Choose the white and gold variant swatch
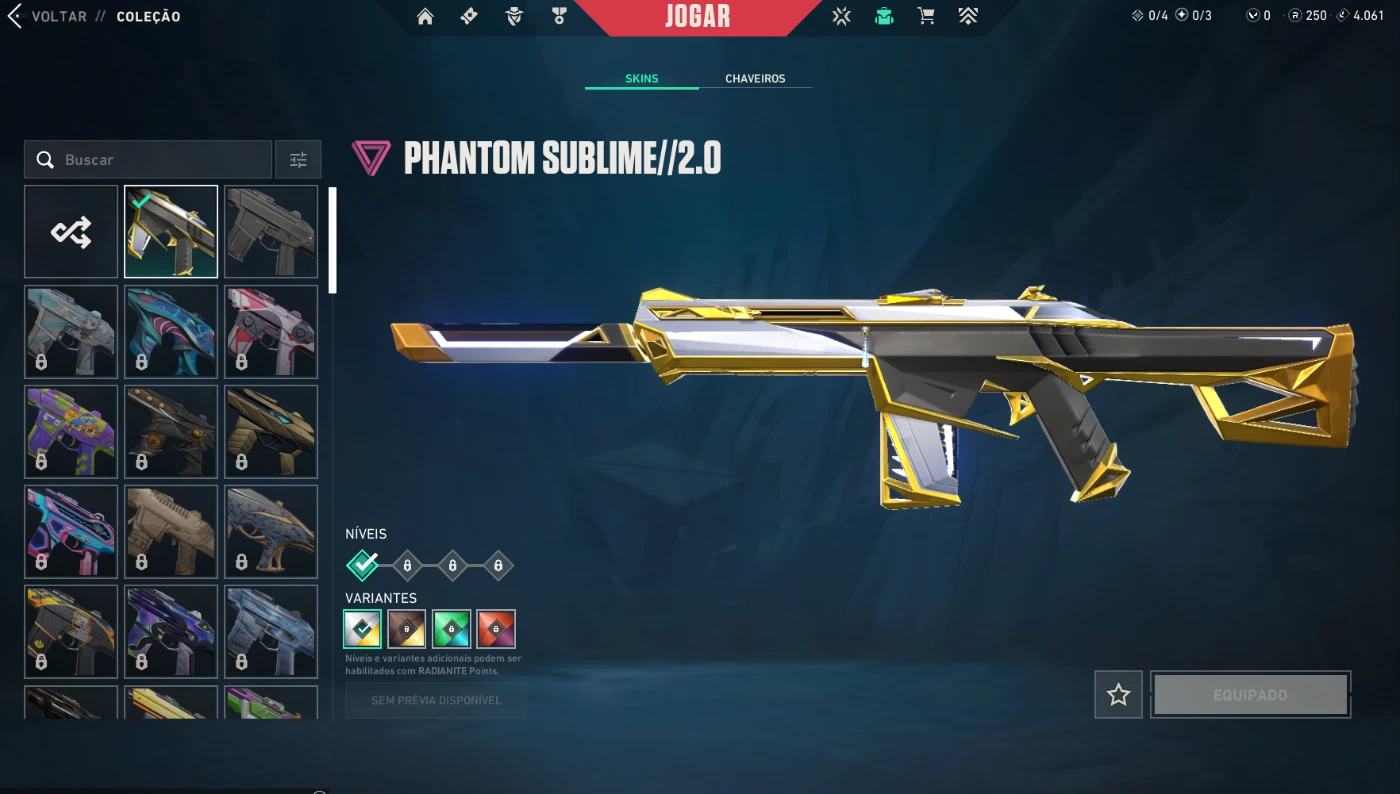This screenshot has height=794, width=1400. (x=362, y=629)
